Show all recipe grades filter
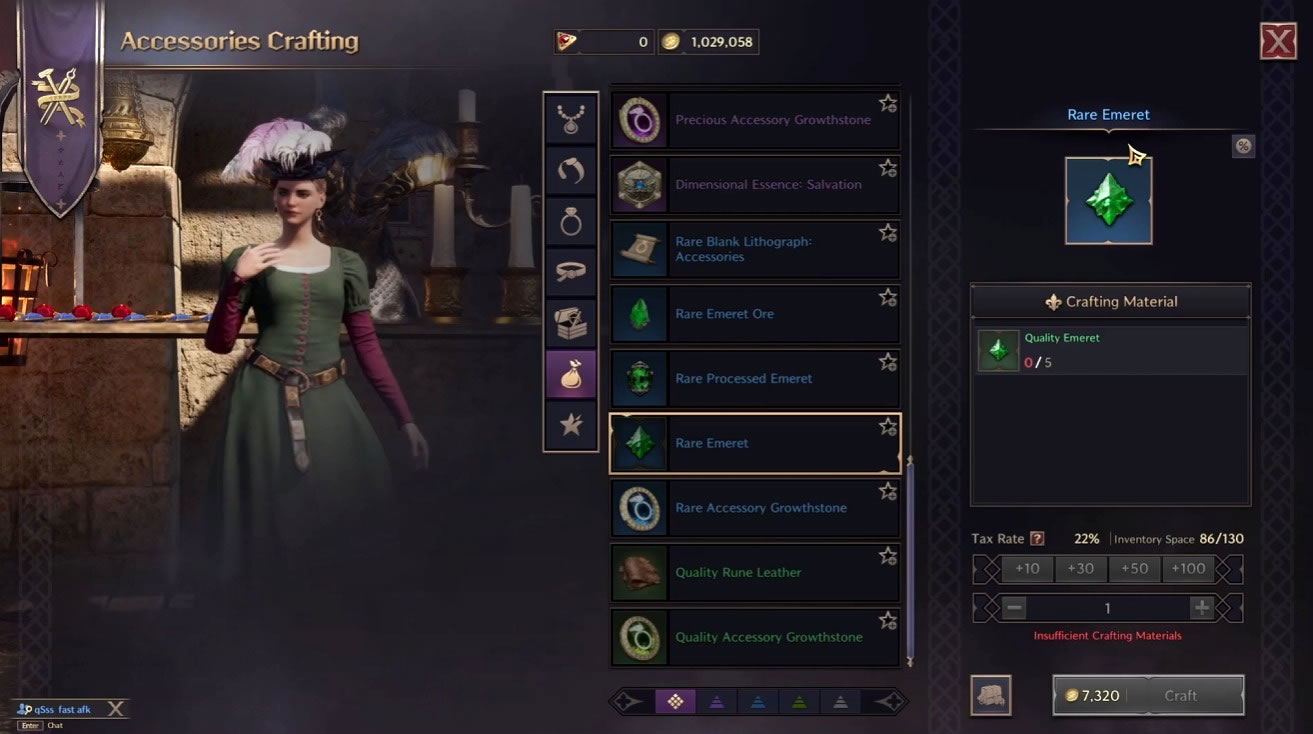The image size is (1313, 734). pyautogui.click(x=676, y=701)
